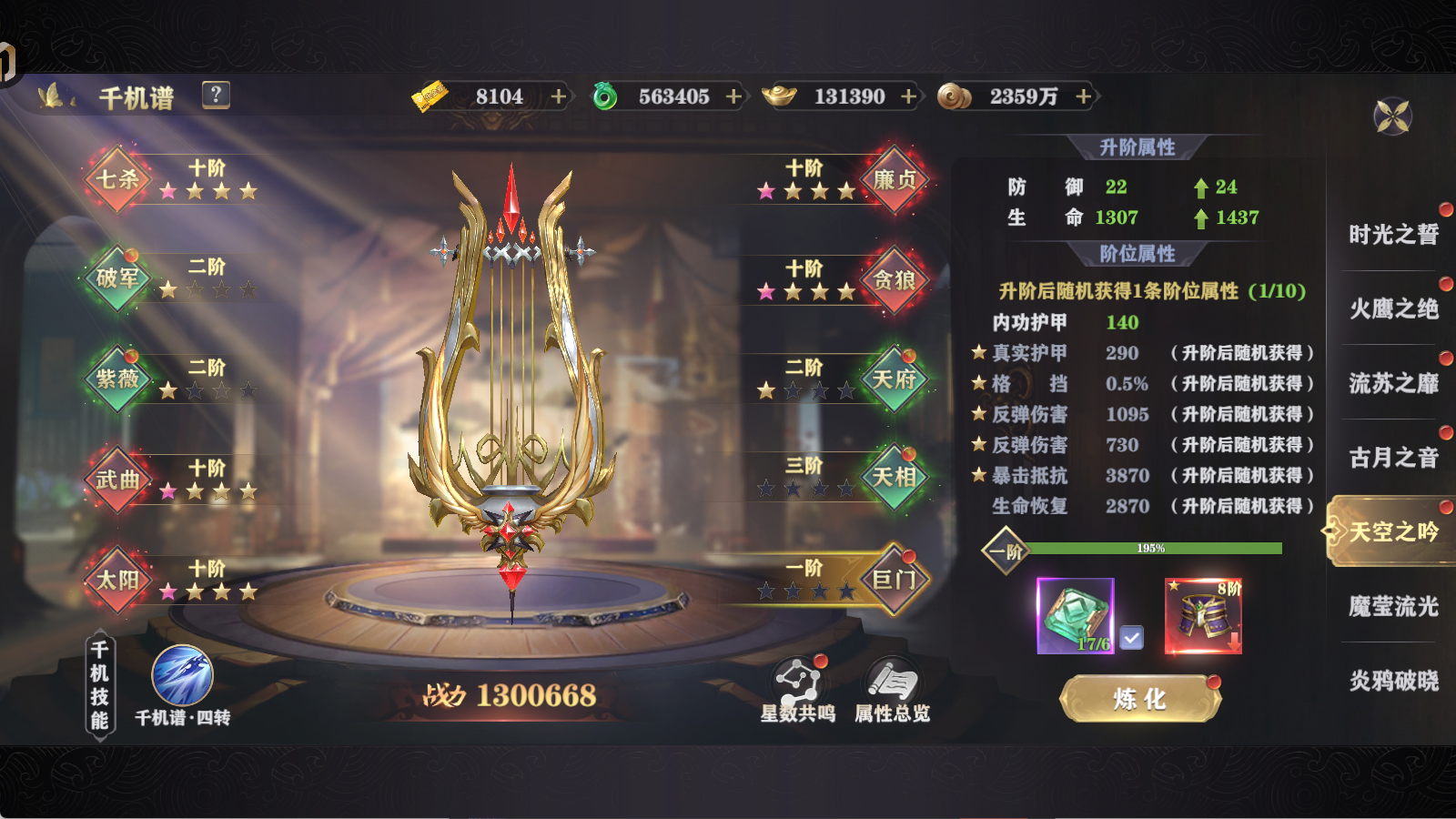Select the 天府 constellation emblem
The height and width of the screenshot is (819, 1456).
[893, 379]
